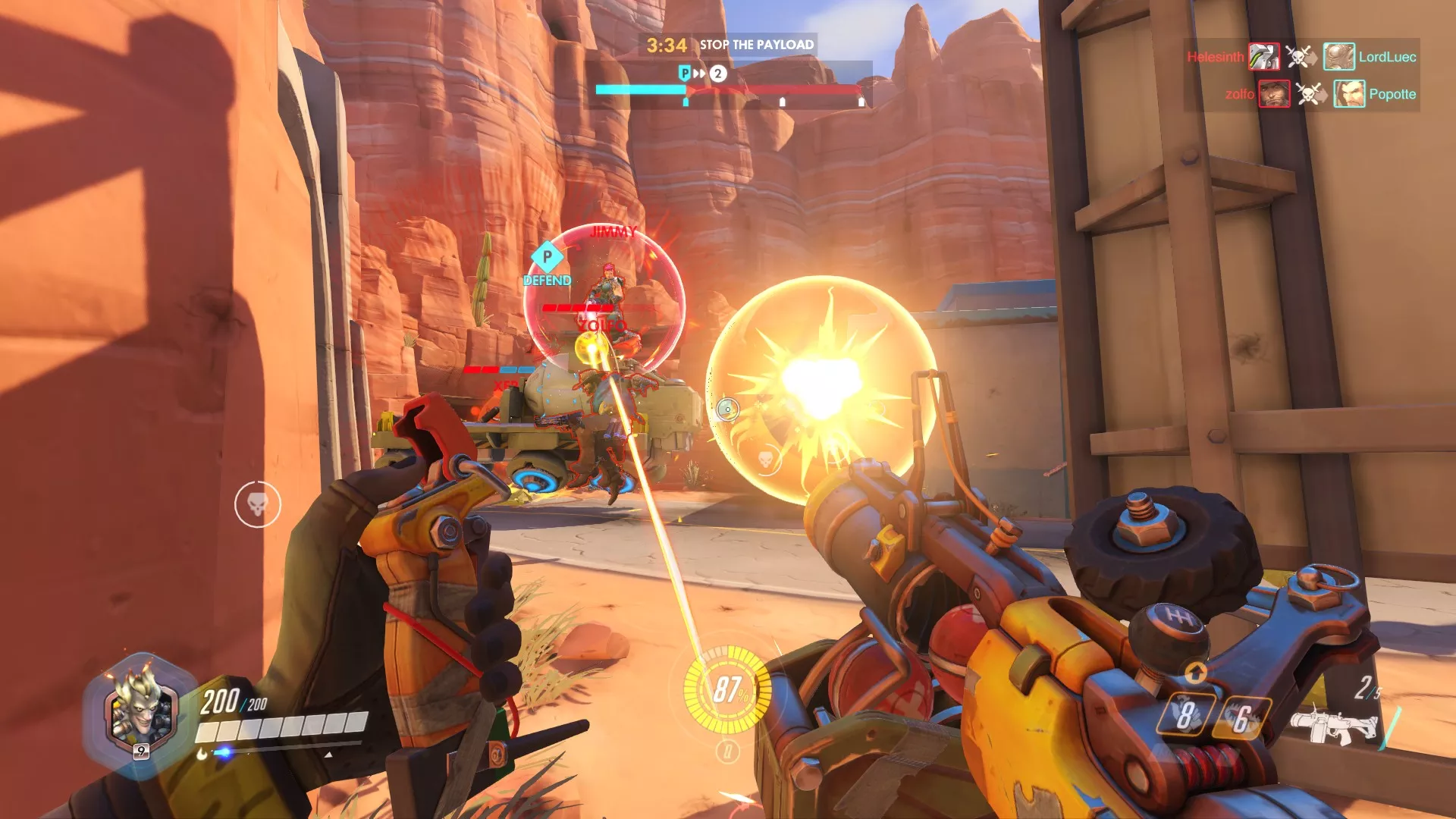Image resolution: width=1456 pixels, height=819 pixels.
Task: Select the STOP THE PAYLOAD objective banner
Action: 756,45
